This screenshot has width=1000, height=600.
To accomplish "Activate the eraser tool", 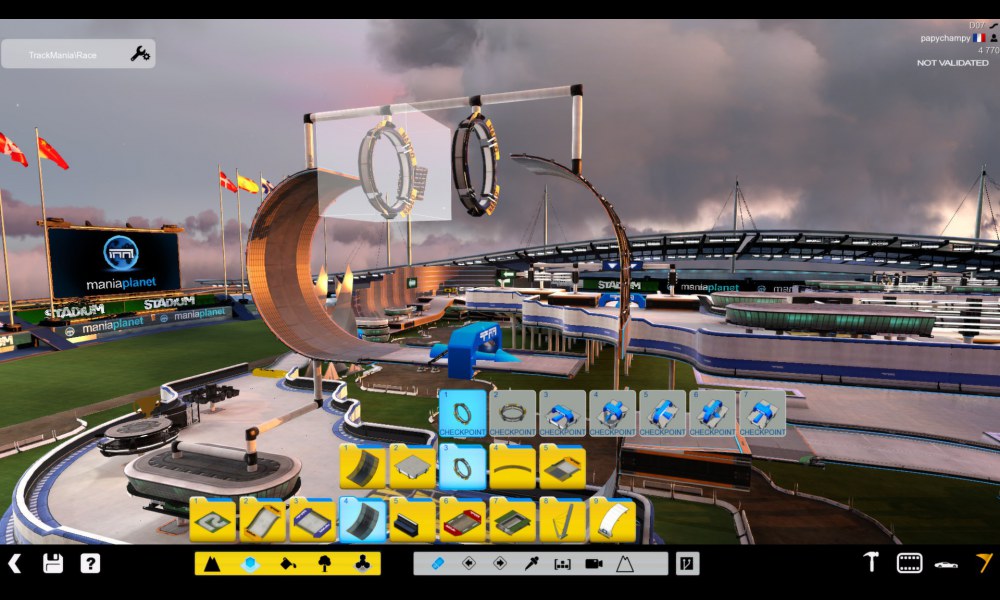I will pyautogui.click(x=437, y=564).
